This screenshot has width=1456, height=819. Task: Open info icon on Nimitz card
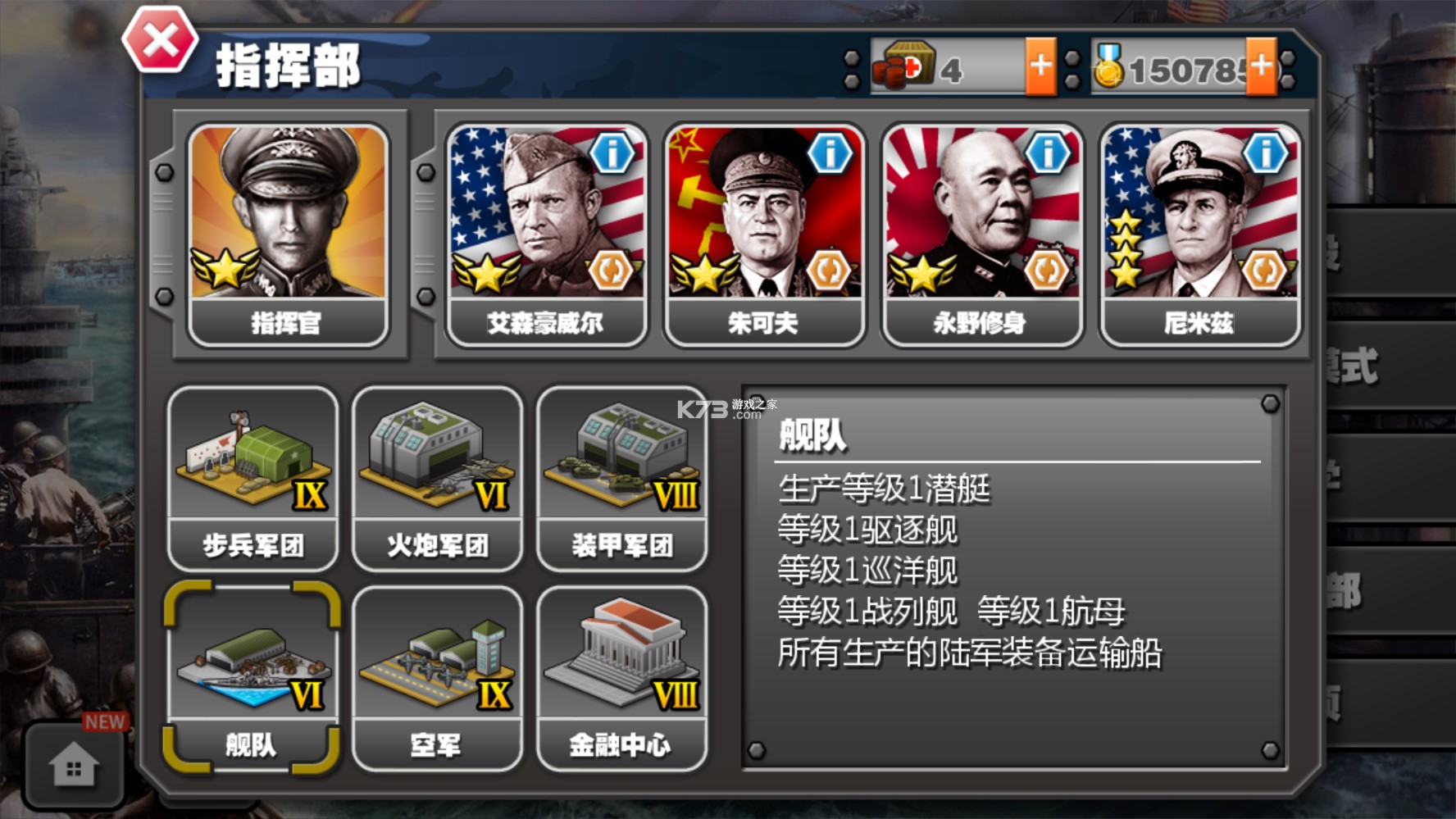(1267, 152)
